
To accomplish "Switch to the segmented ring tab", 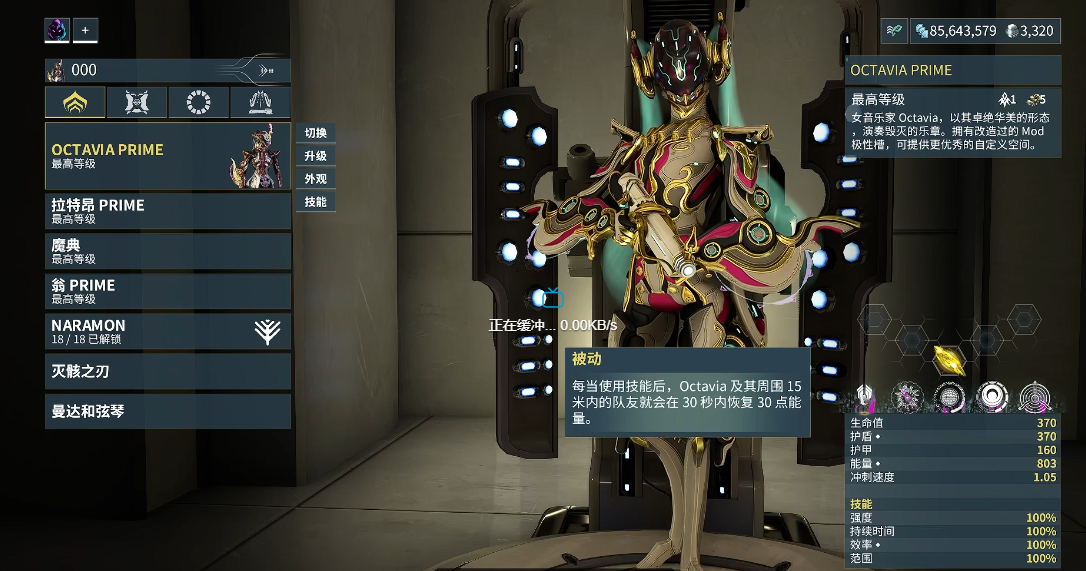I will 199,103.
